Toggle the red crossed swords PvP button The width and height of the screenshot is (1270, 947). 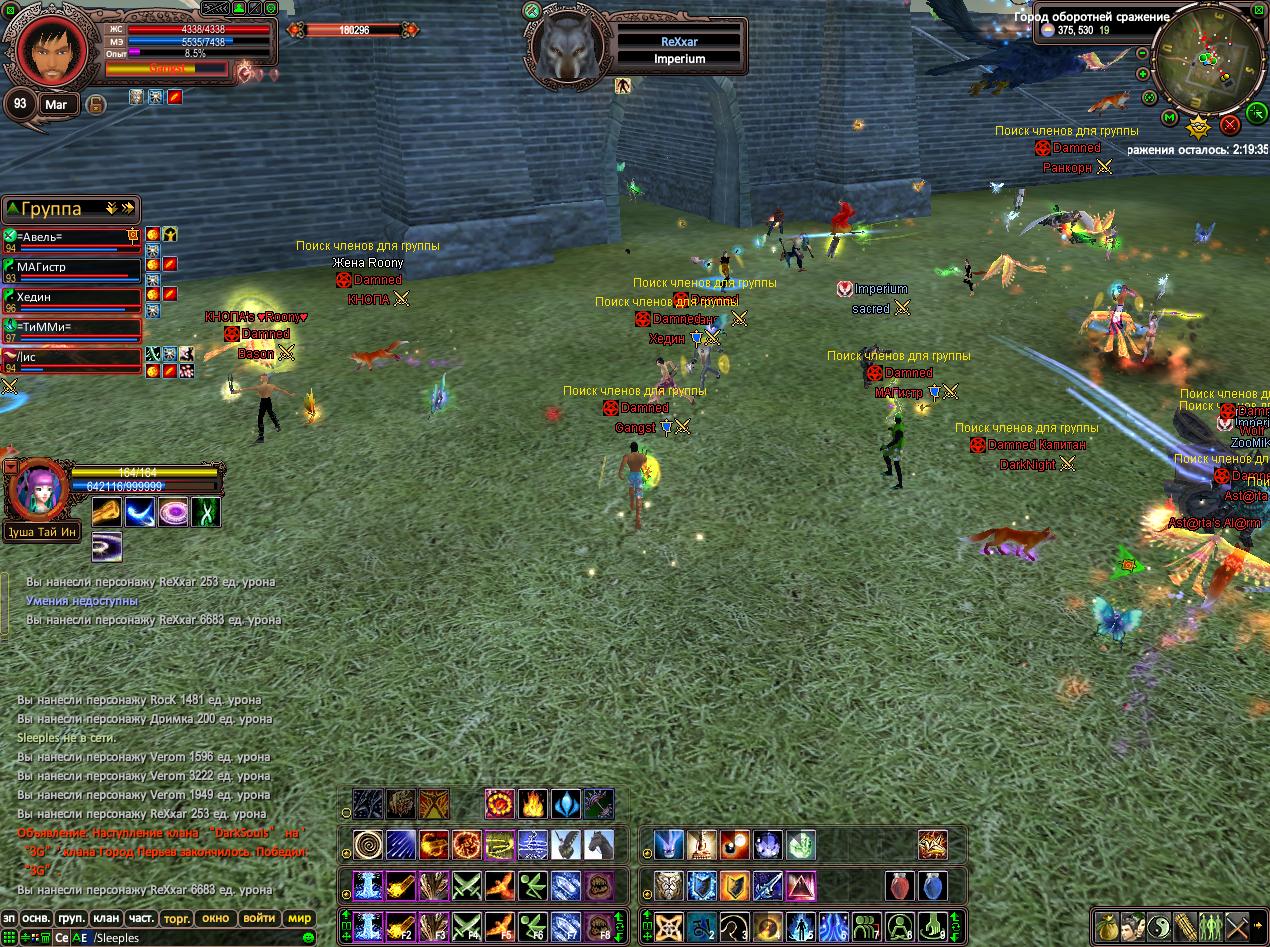point(1230,125)
